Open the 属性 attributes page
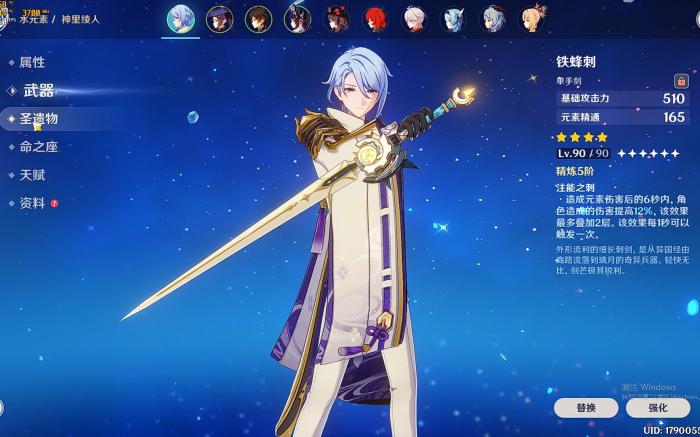 pos(32,62)
